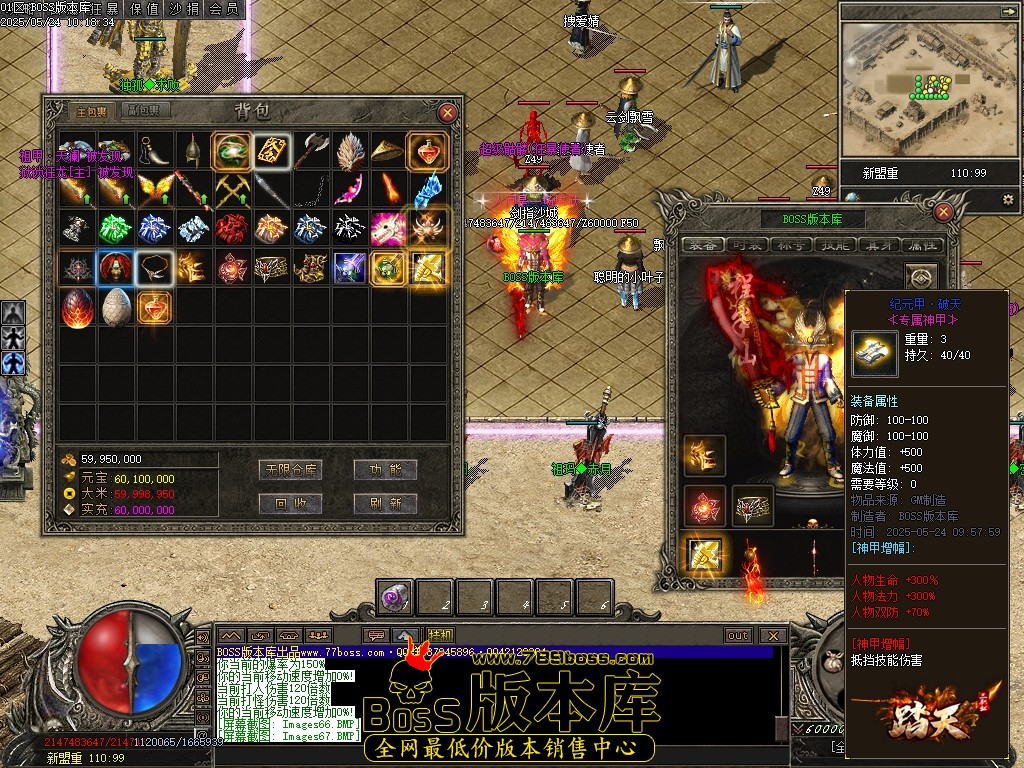Screen dimensions: 1024x768
Task: Click the purple item in hotbar slot one
Action: point(394,599)
